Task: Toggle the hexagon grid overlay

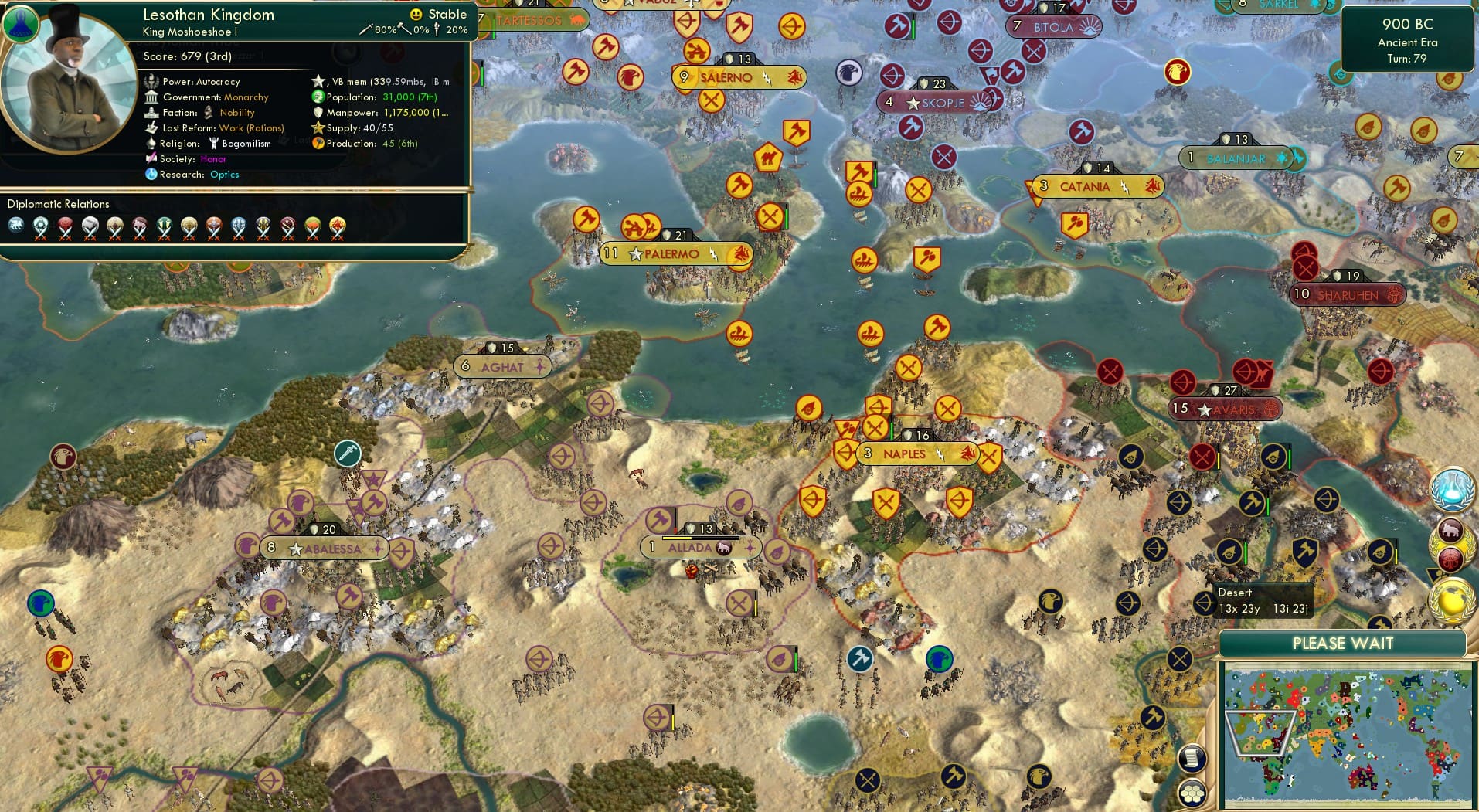Action: pyautogui.click(x=1192, y=794)
